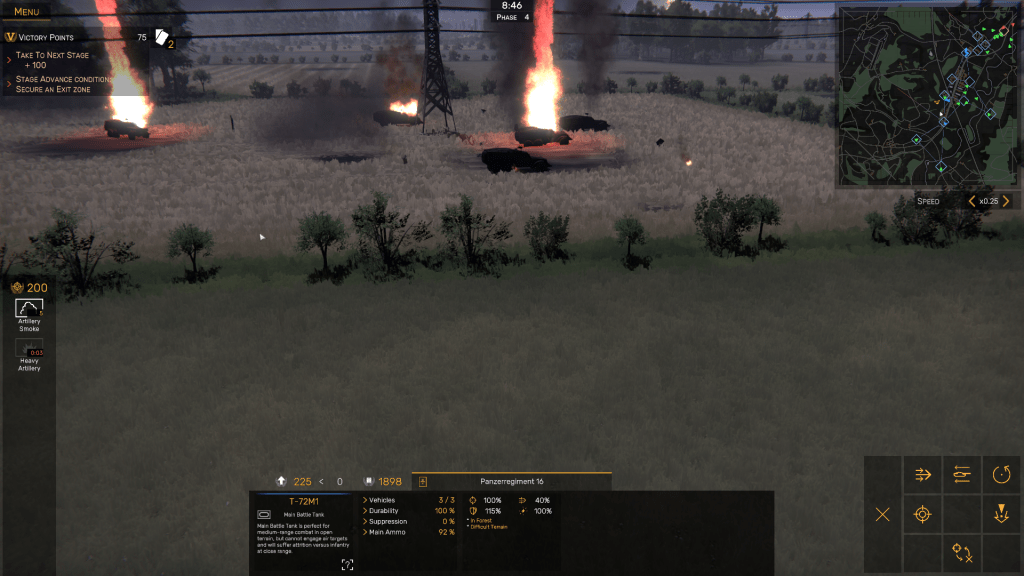Activate the crosshair attack target command
This screenshot has width=1024, height=576.
(x=922, y=514)
